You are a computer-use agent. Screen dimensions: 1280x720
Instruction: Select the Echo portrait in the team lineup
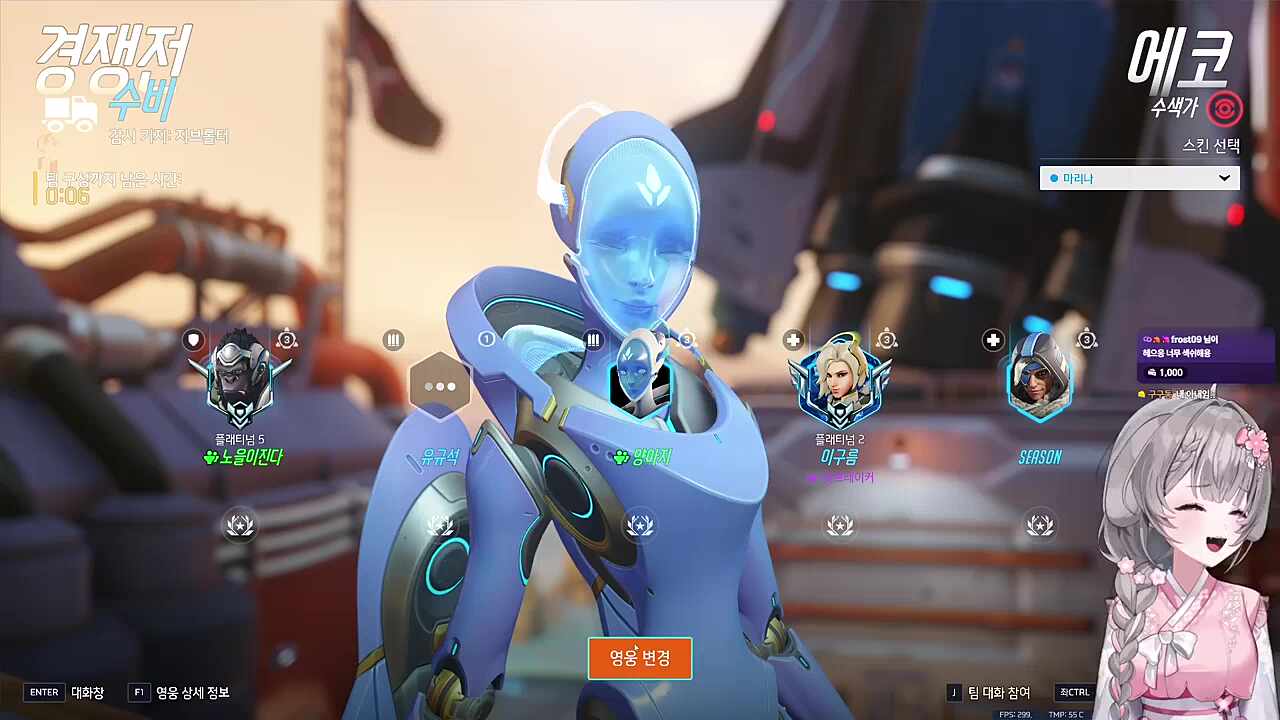pos(639,377)
